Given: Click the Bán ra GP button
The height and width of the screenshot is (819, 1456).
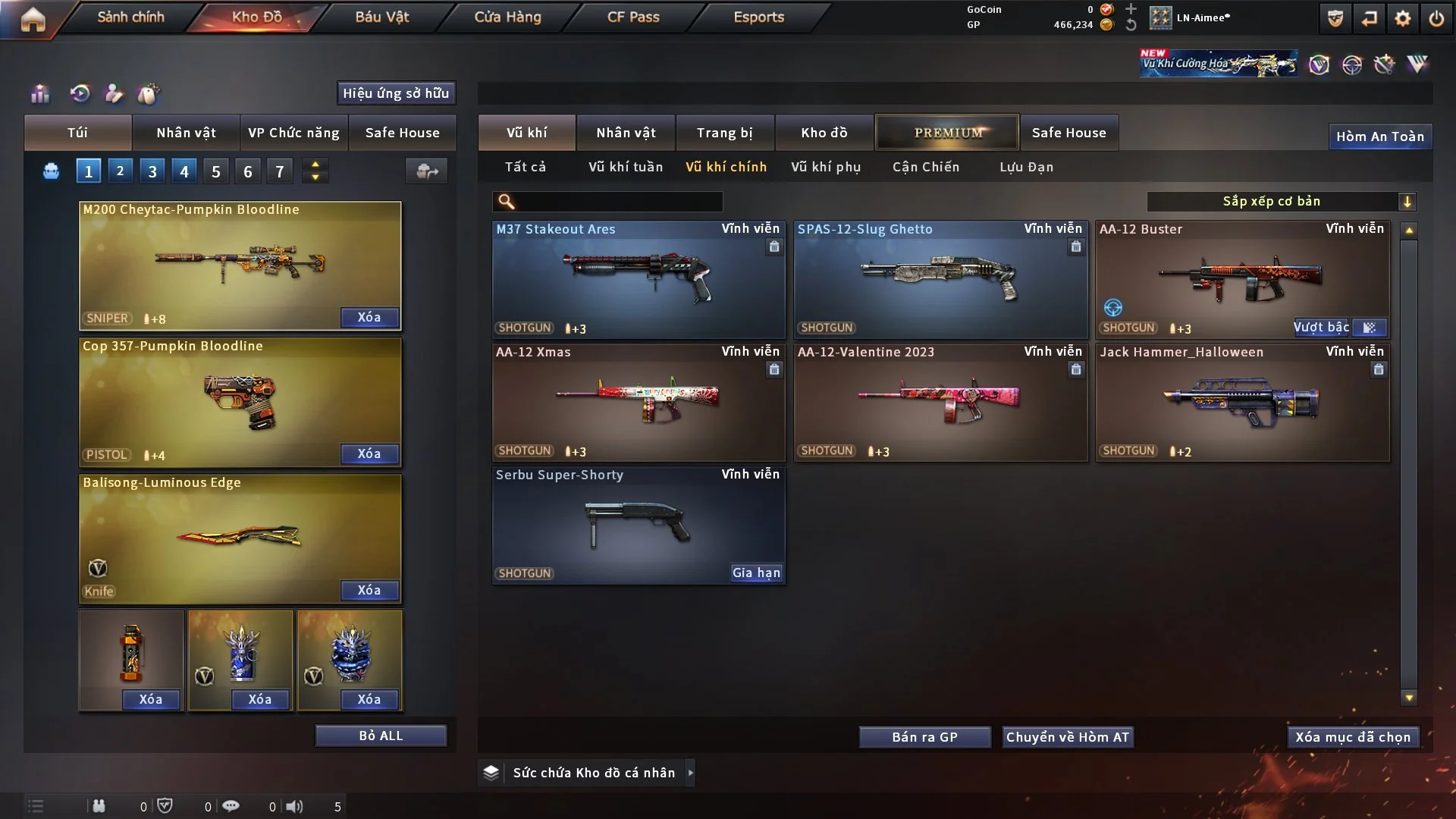Looking at the screenshot, I should pos(924,737).
